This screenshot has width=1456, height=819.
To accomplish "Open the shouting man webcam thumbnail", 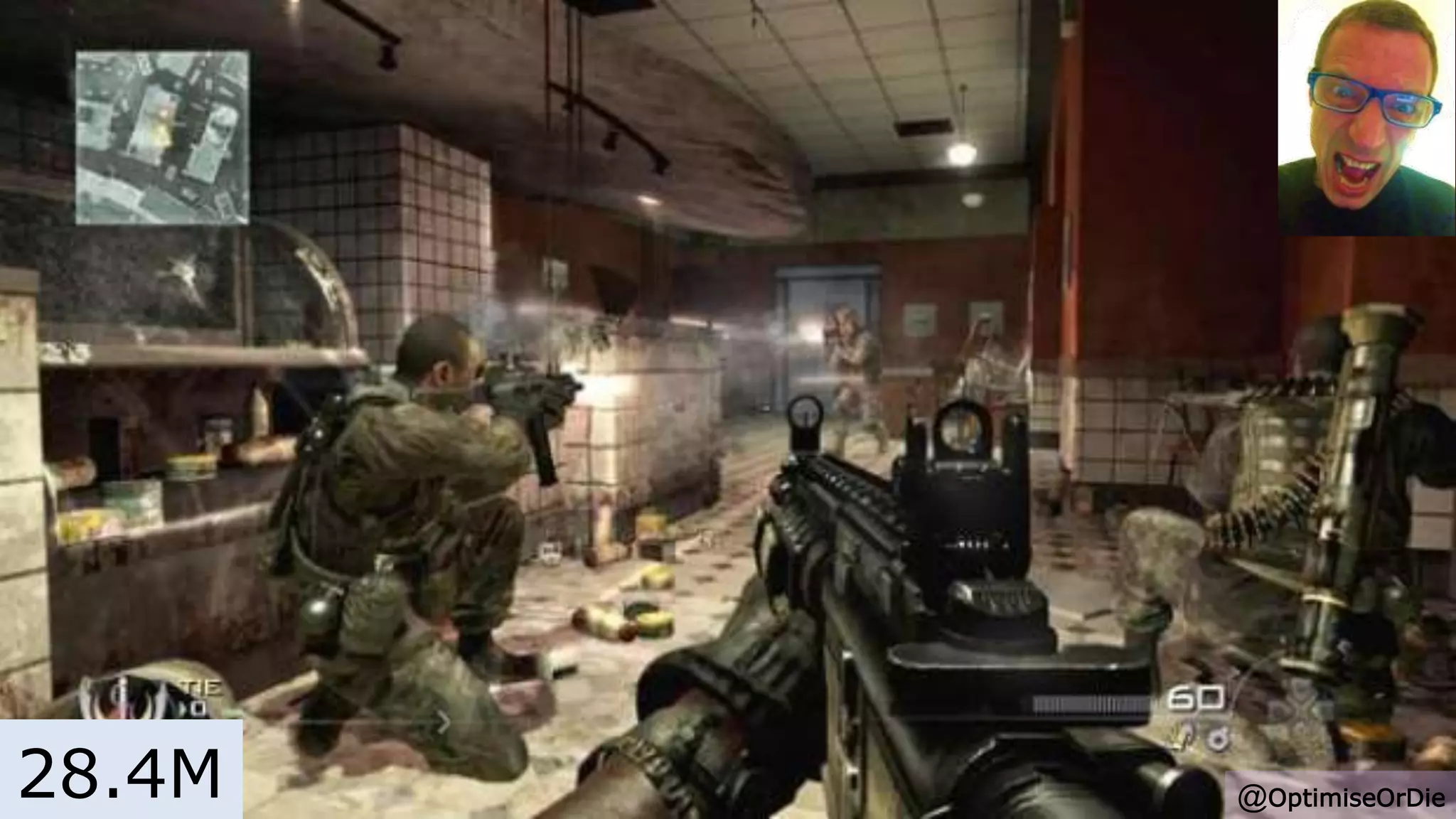I will pos(1366,117).
